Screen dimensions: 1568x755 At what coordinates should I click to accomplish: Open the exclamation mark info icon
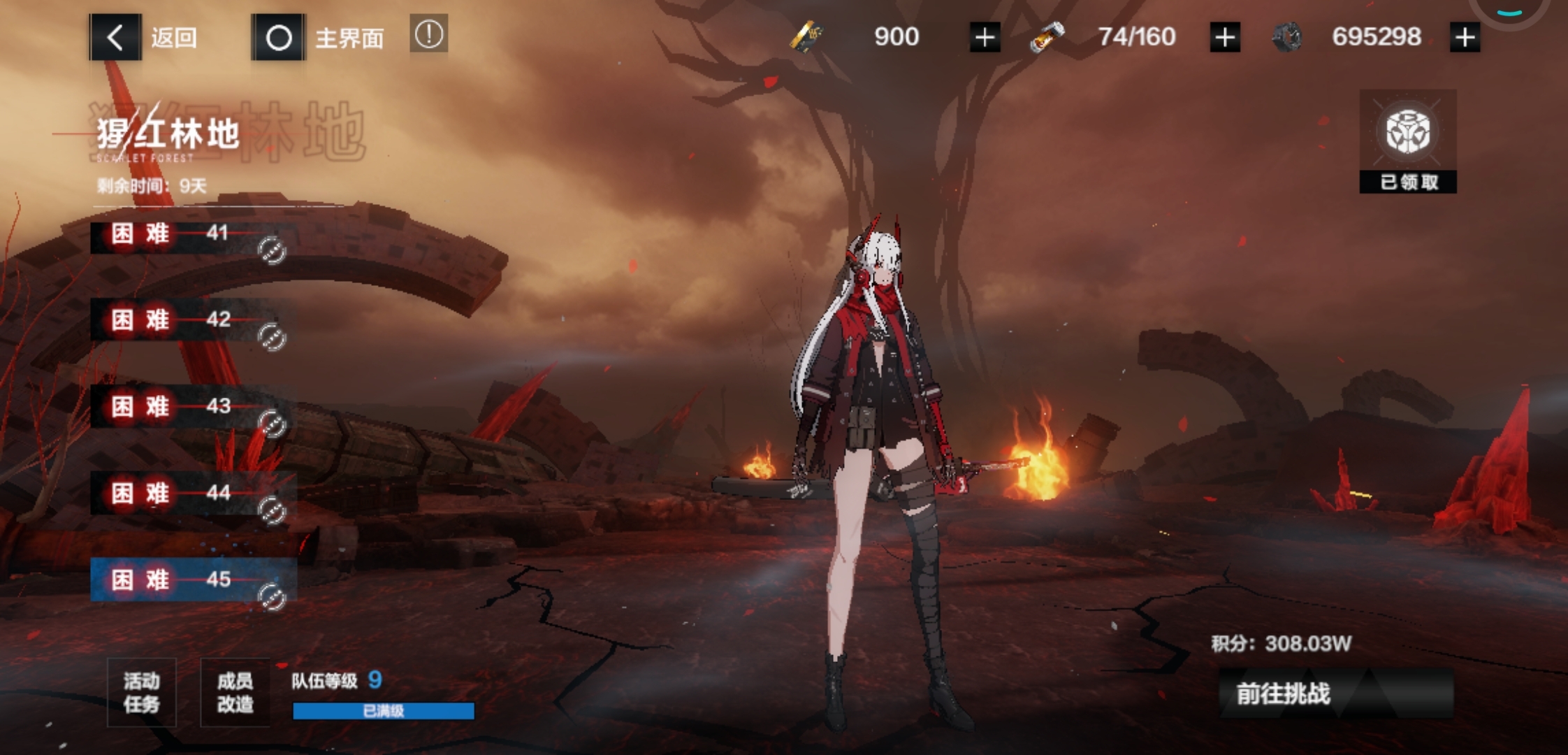[428, 34]
